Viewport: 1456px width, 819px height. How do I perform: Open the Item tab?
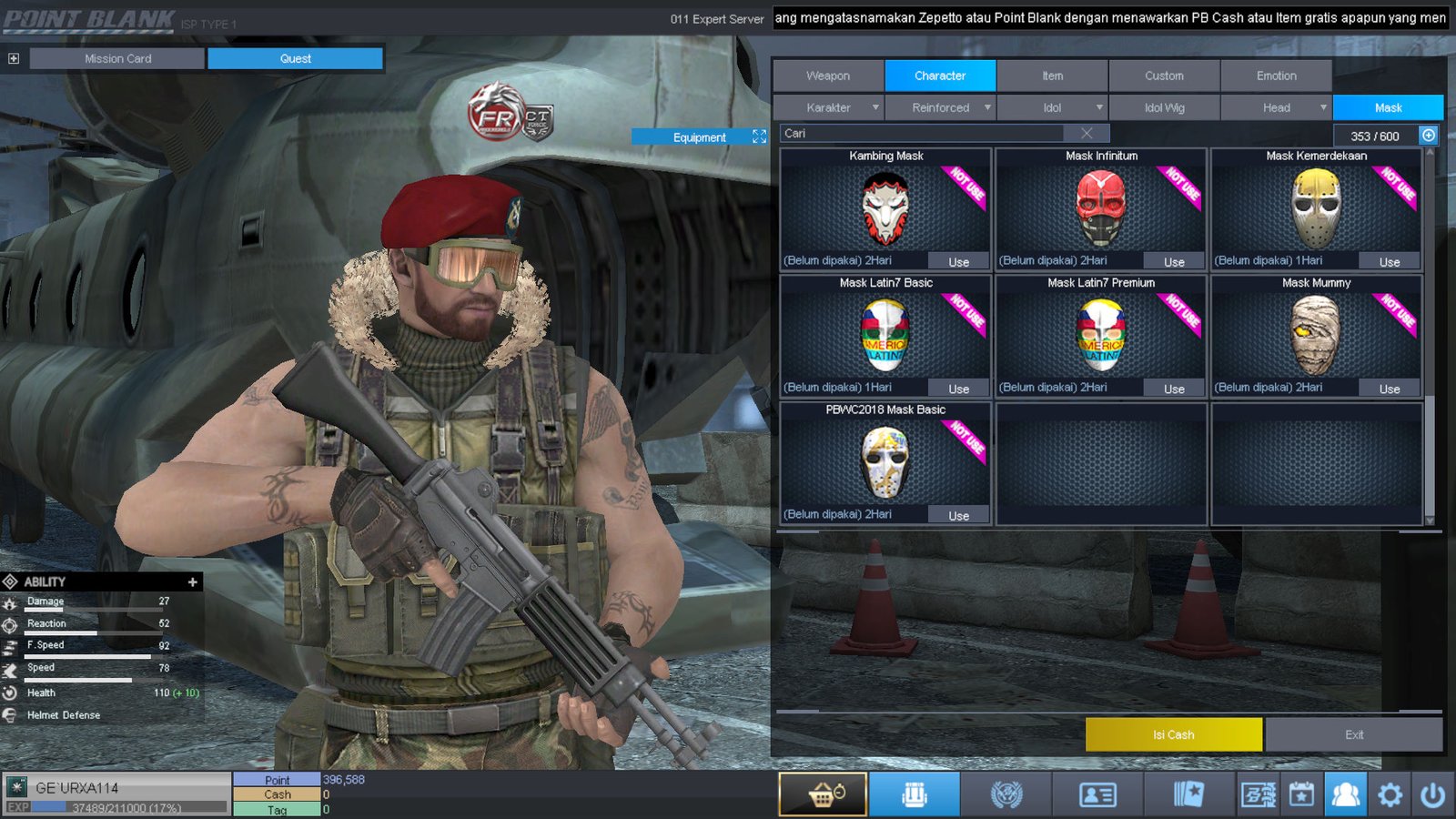pyautogui.click(x=1052, y=76)
